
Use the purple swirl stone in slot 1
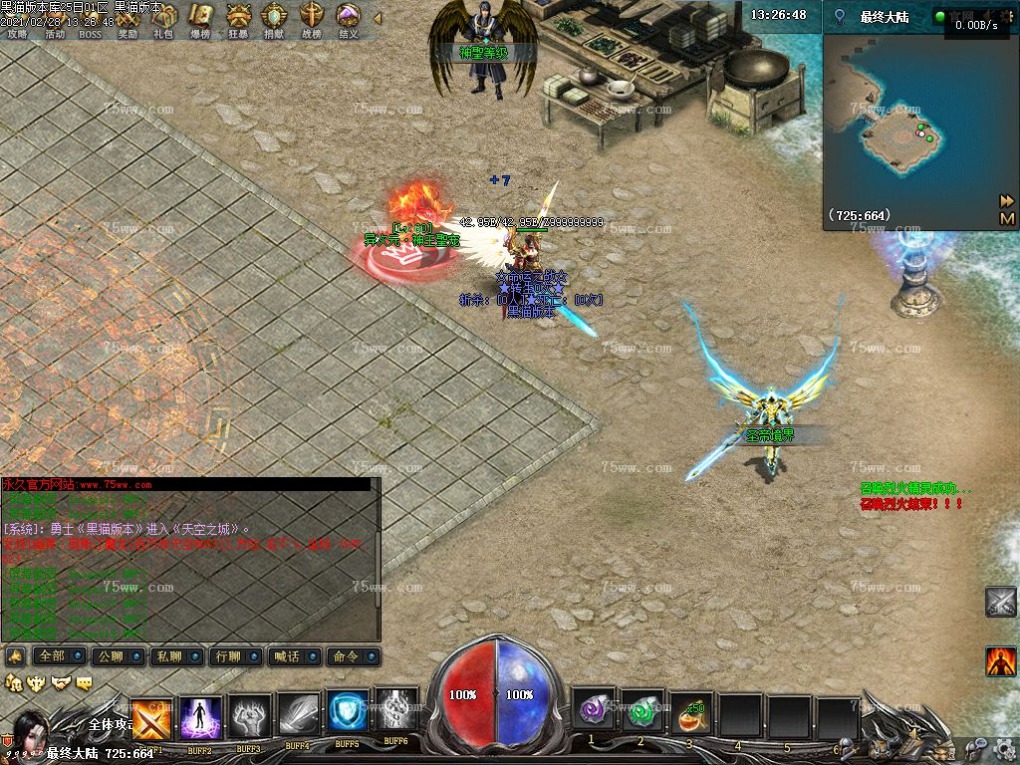click(590, 712)
